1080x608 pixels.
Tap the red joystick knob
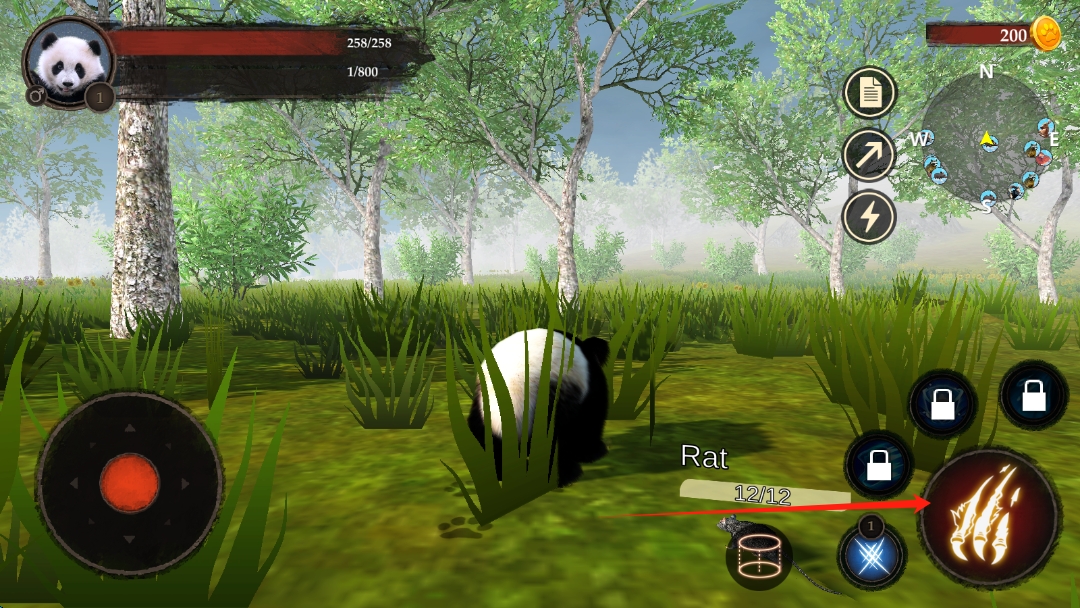coord(129,483)
